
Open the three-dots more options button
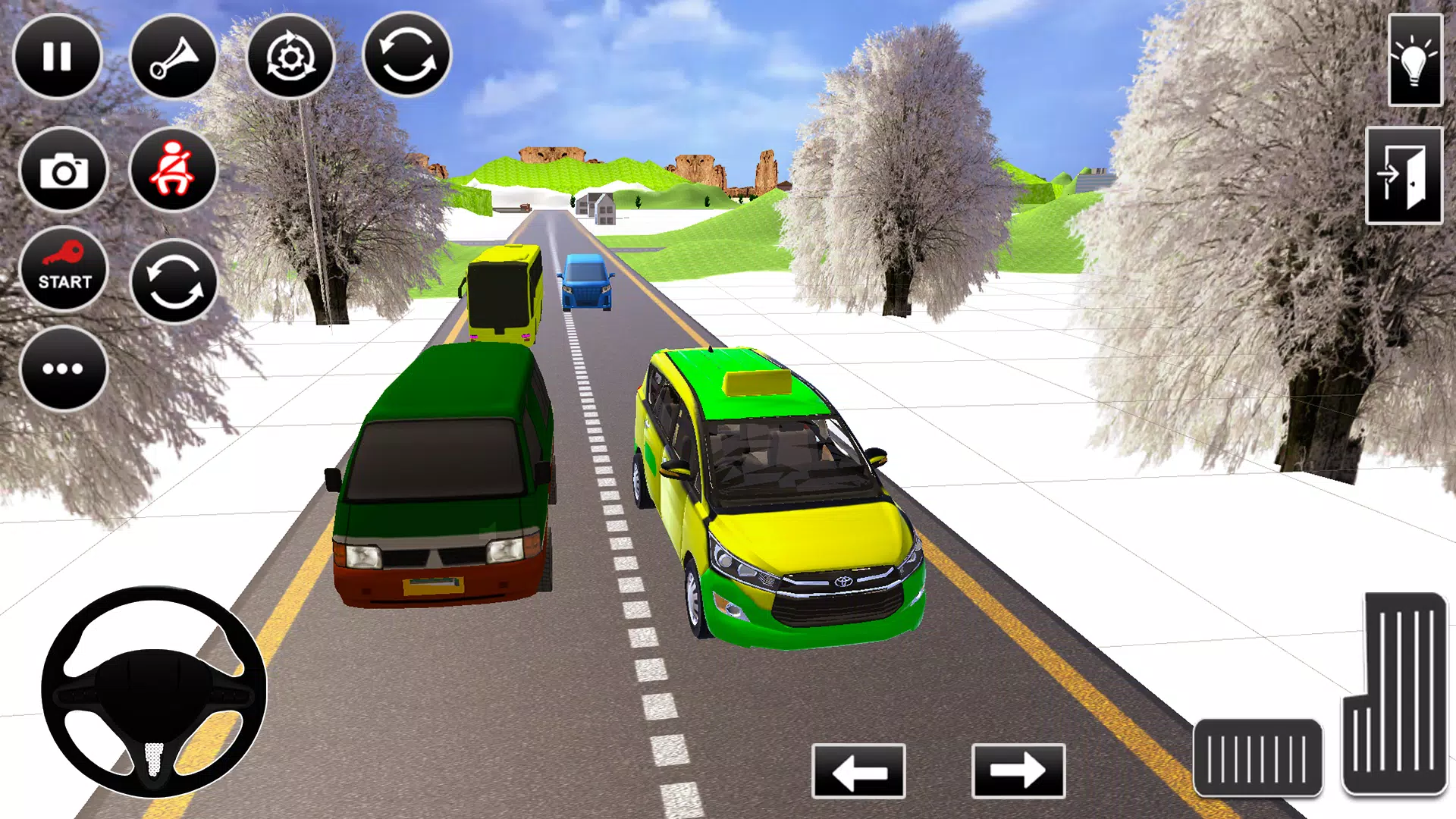64,369
